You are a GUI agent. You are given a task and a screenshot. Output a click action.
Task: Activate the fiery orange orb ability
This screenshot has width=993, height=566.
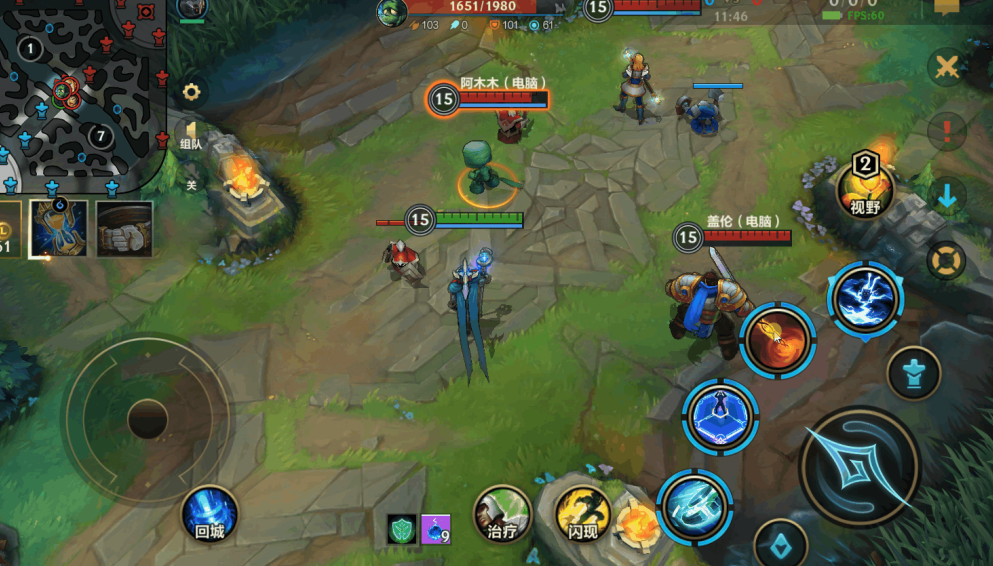point(778,340)
